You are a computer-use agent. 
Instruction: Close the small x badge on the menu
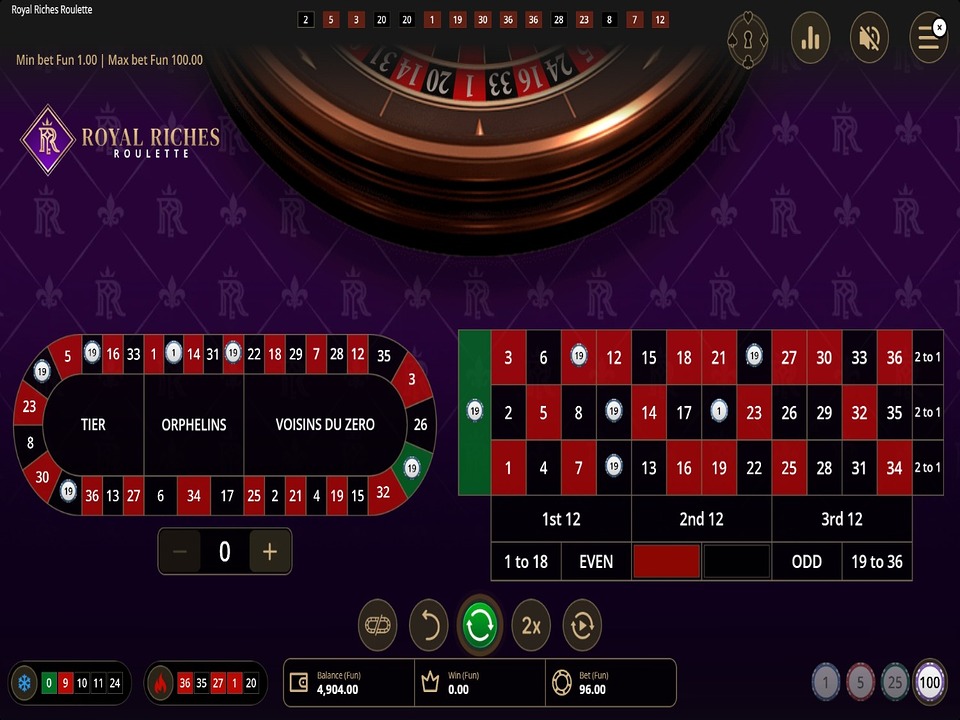pyautogui.click(x=940, y=27)
